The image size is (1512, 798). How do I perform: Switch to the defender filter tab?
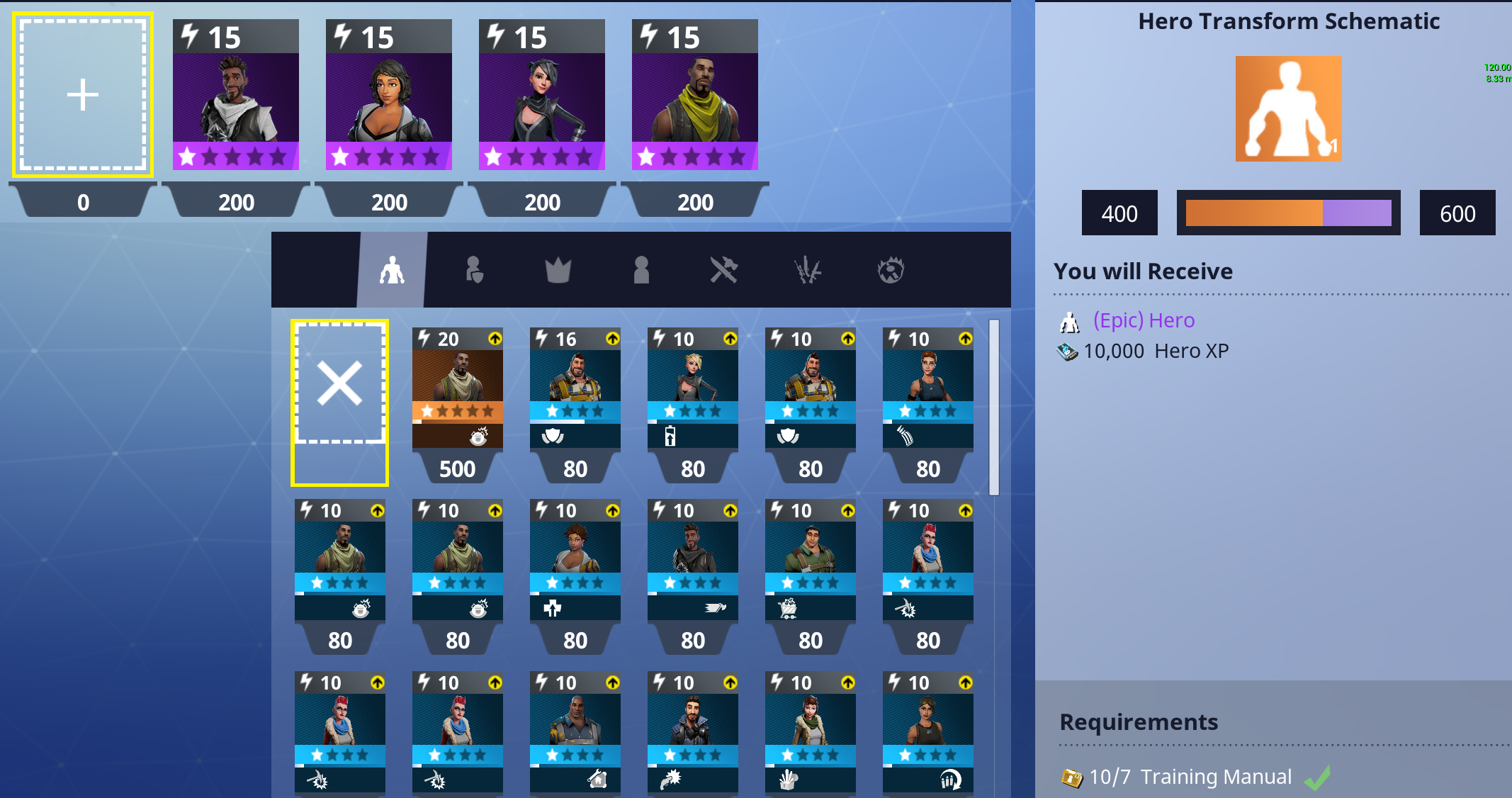tap(475, 270)
